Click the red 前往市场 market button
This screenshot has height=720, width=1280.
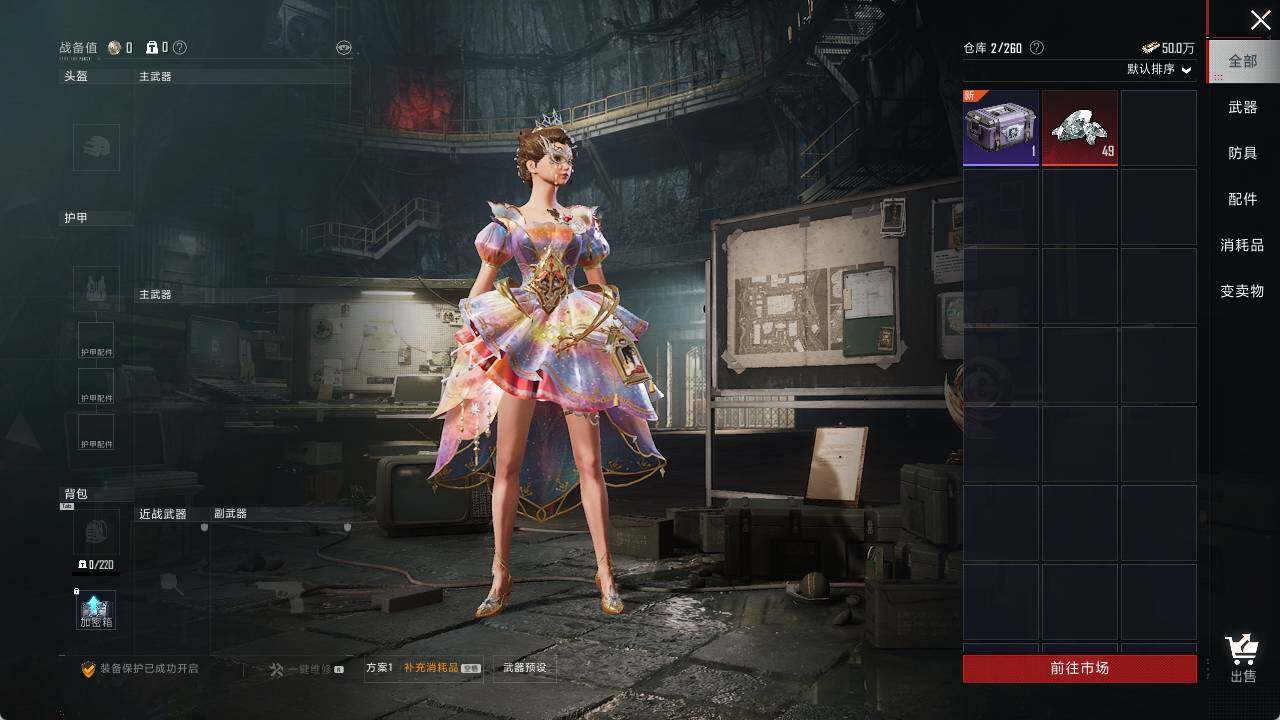pos(1079,668)
